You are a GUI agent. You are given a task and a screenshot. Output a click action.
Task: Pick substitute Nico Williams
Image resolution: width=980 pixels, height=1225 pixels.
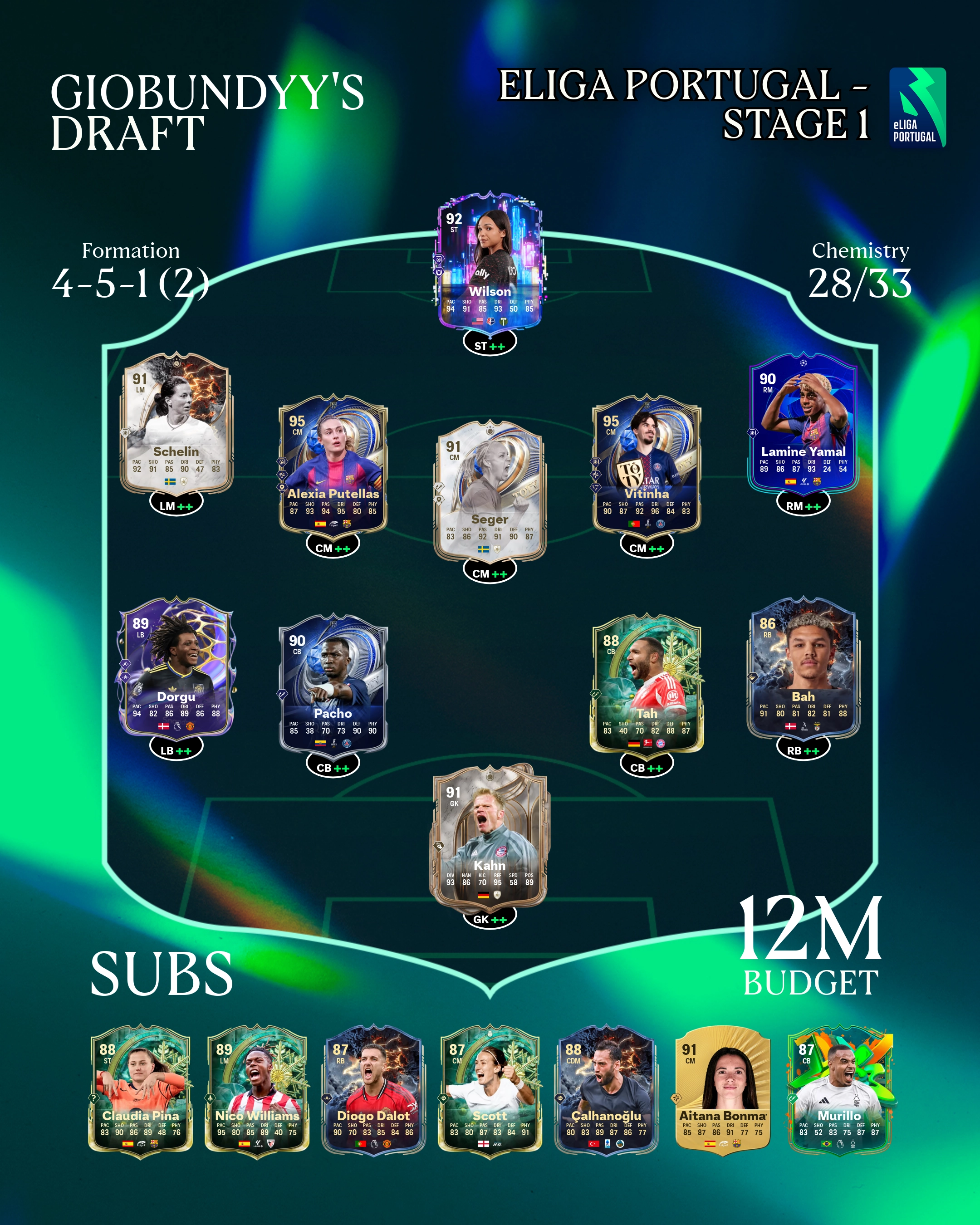coord(257,1090)
